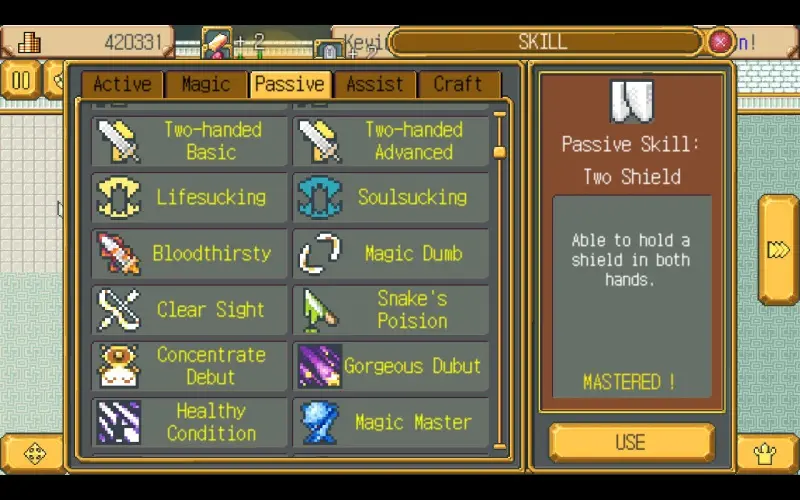Click the yellow fast-forward arrow button

click(778, 250)
